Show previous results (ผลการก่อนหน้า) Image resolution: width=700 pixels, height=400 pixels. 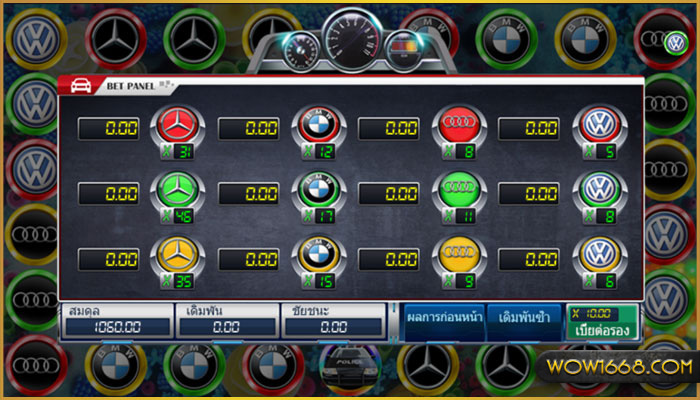tap(444, 321)
